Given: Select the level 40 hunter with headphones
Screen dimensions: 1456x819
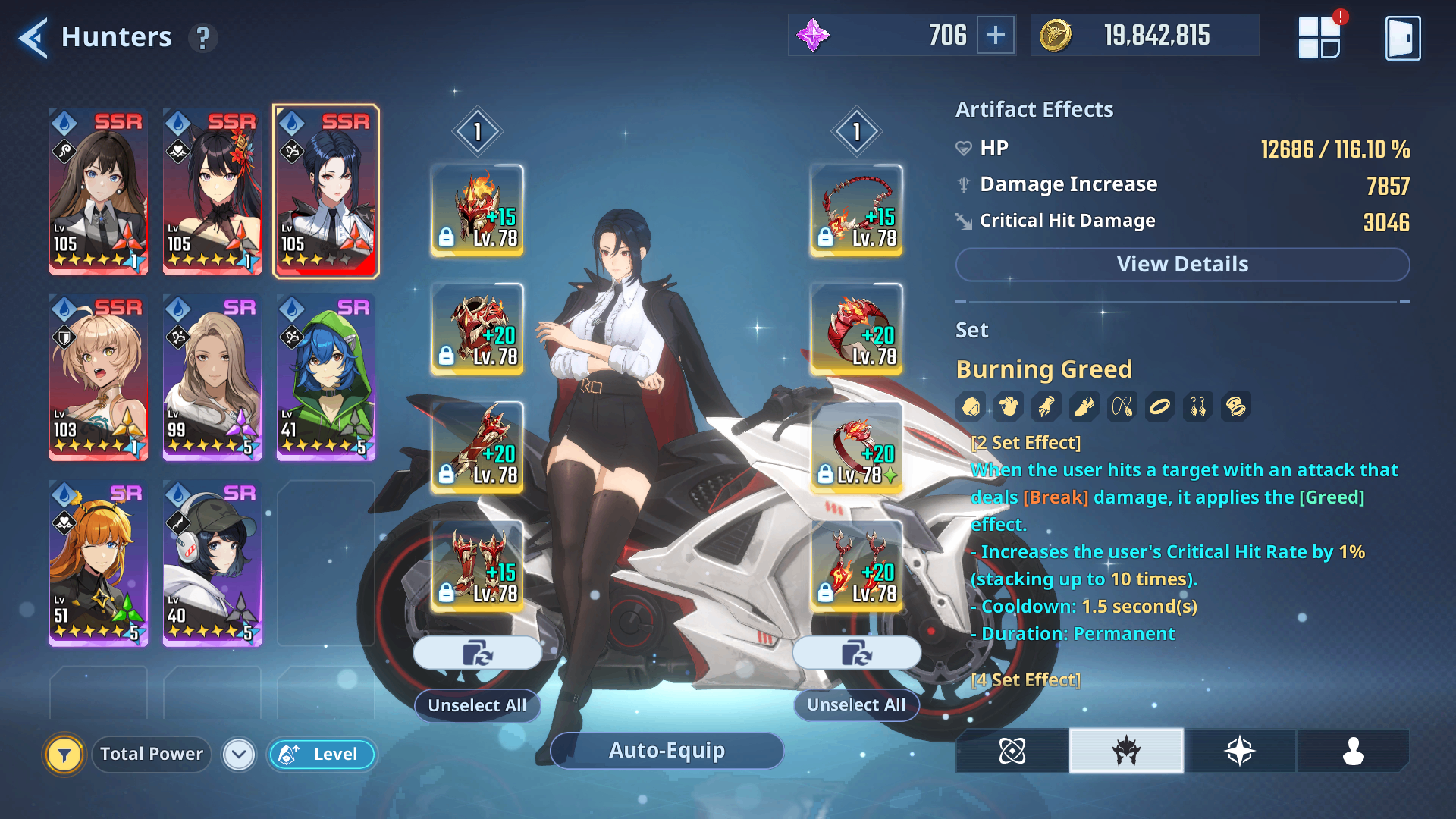Looking at the screenshot, I should coord(212,563).
